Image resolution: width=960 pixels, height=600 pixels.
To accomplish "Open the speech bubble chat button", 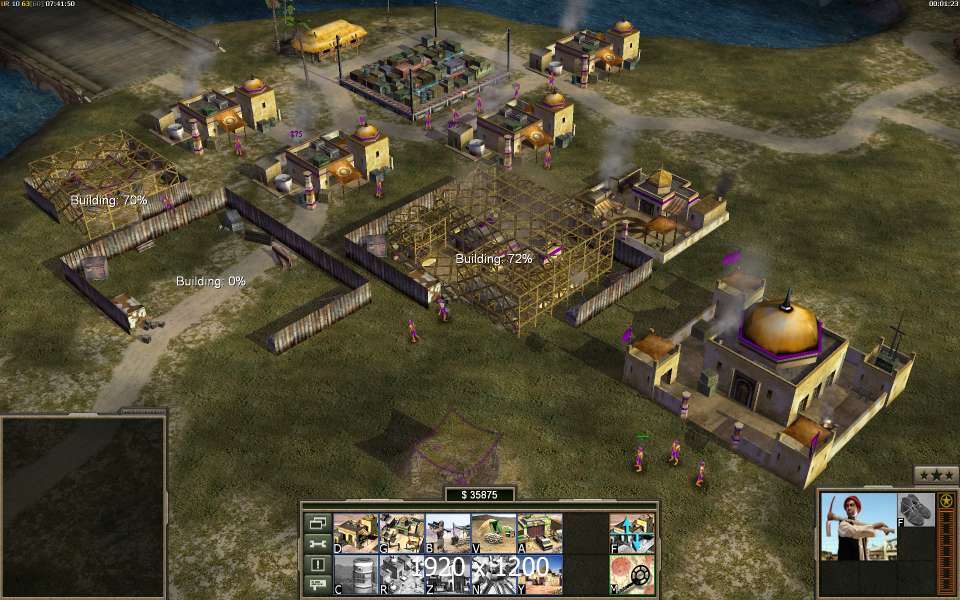I will [318, 584].
